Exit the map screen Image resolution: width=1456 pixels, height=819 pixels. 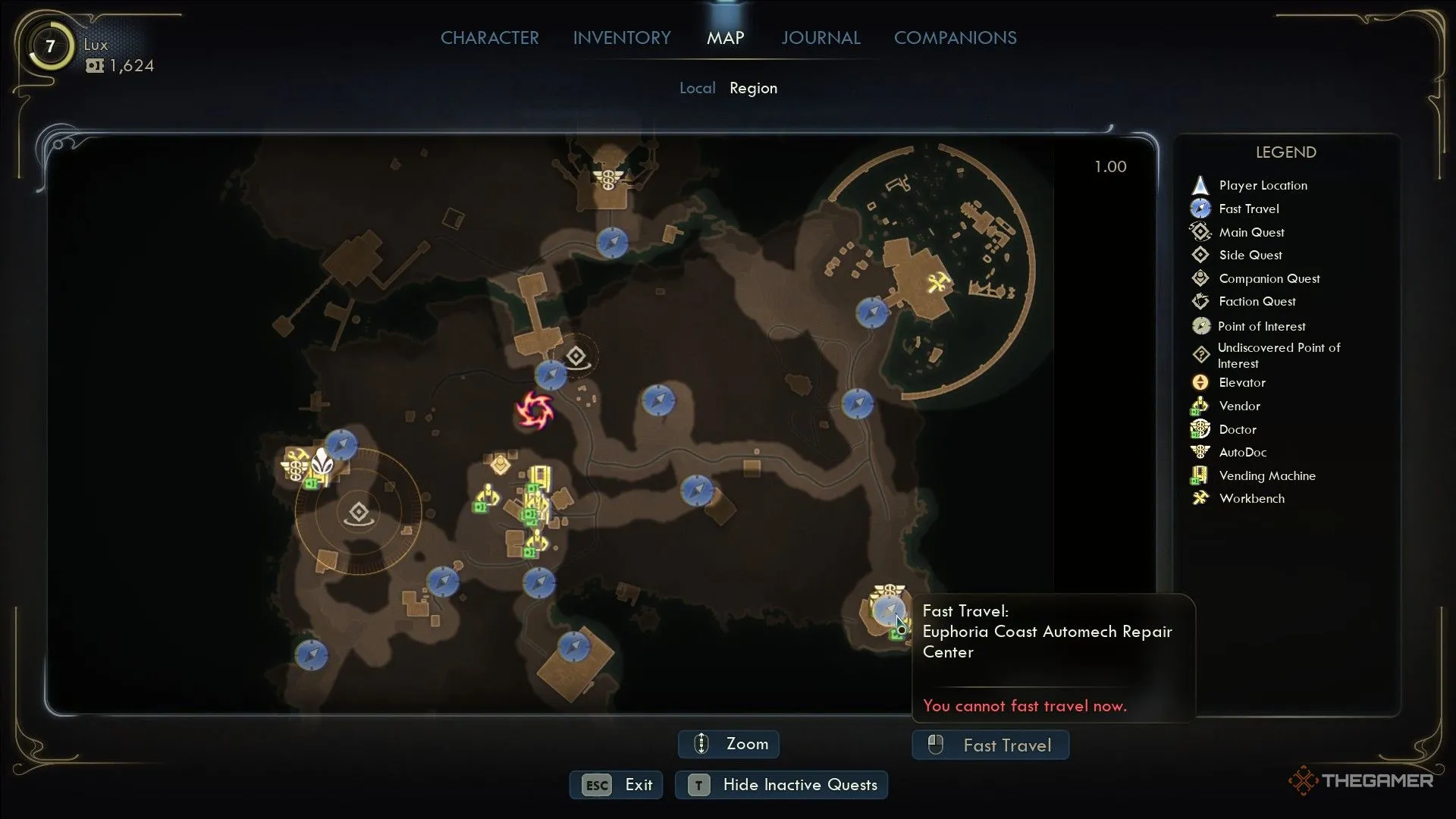[x=617, y=785]
